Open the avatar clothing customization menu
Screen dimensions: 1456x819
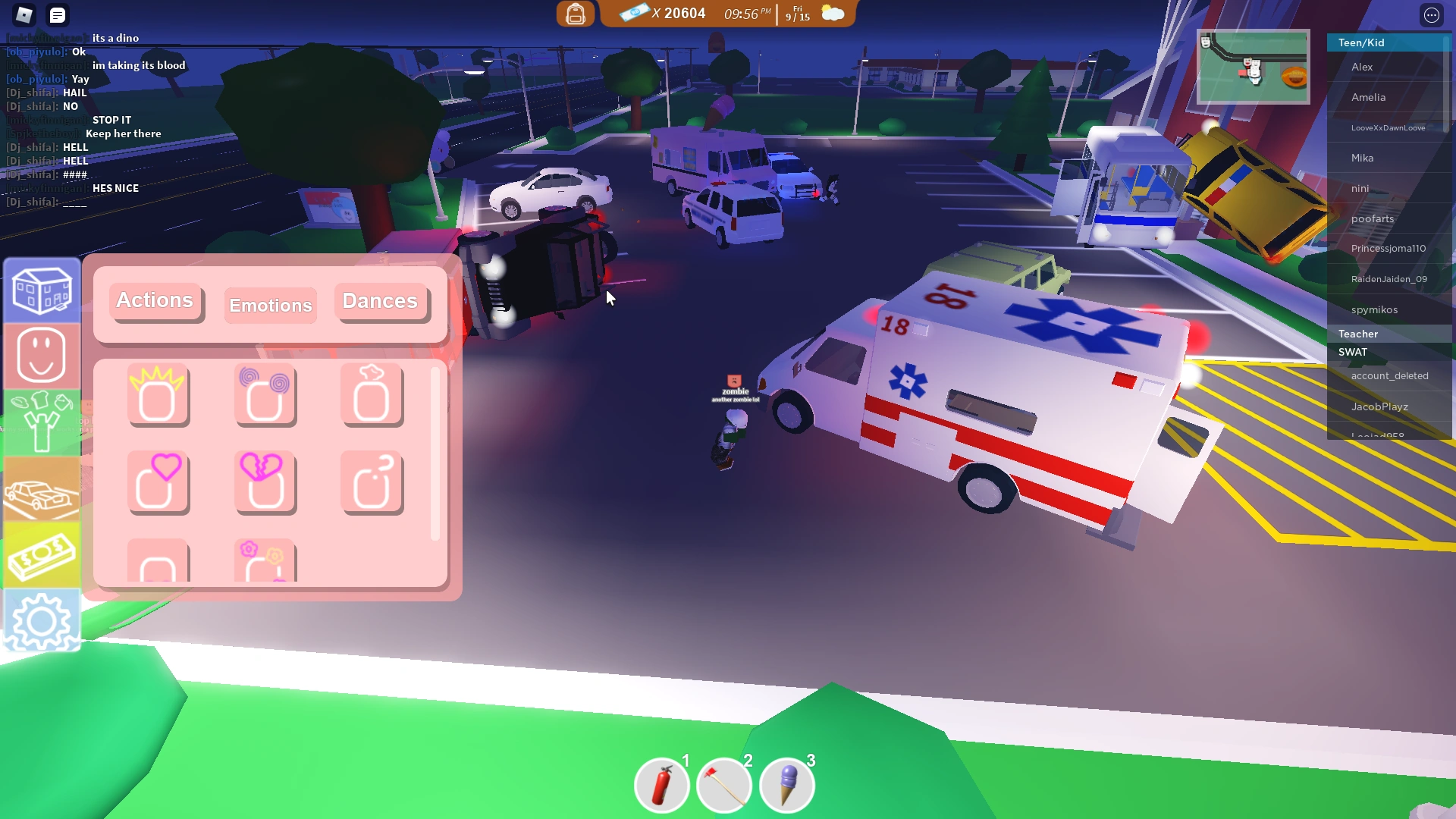pyautogui.click(x=42, y=422)
